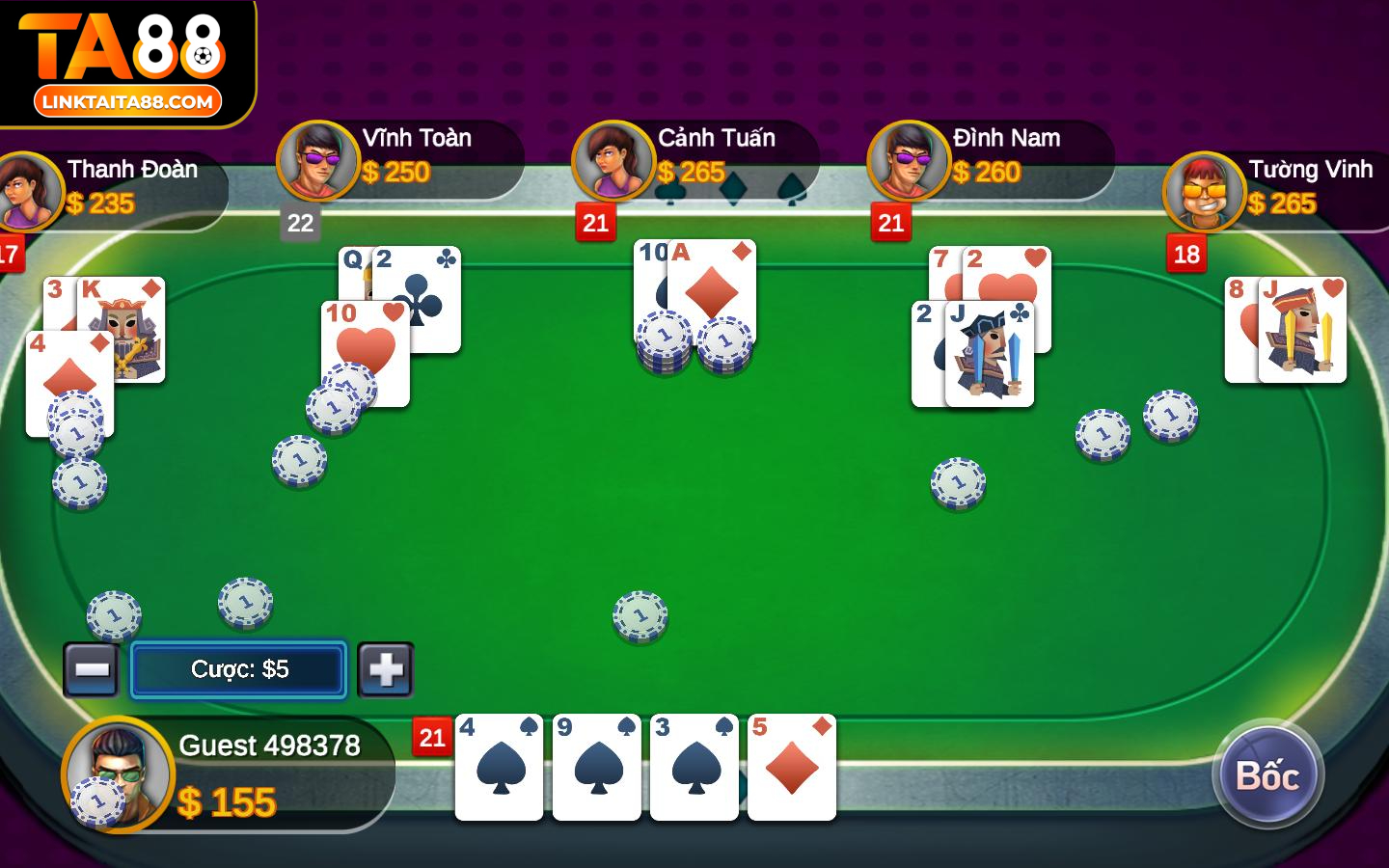Show Tường Vinh's player info
The width and height of the screenshot is (1389, 868).
[1204, 192]
